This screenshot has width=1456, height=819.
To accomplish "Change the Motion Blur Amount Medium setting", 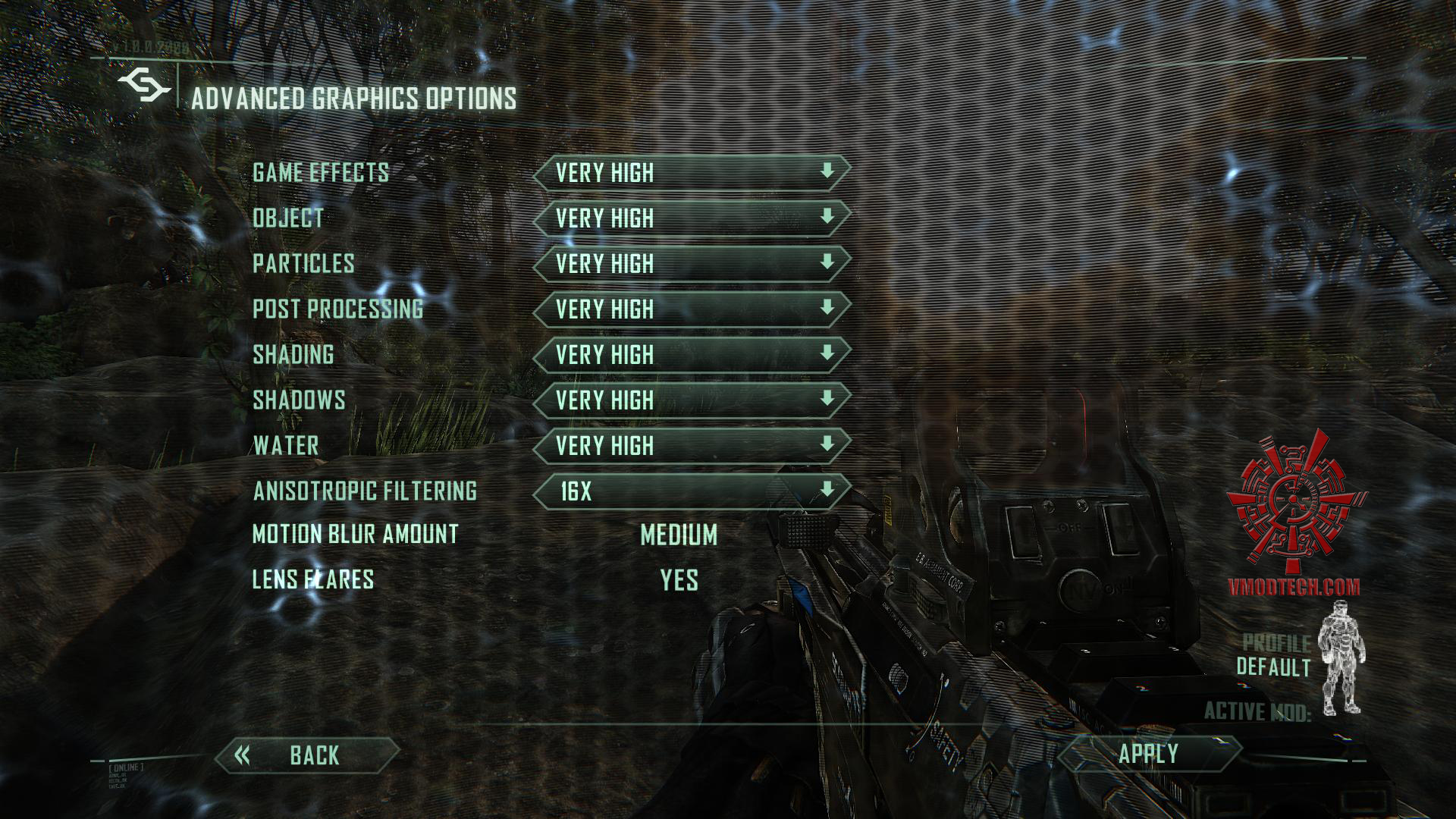I will point(679,535).
